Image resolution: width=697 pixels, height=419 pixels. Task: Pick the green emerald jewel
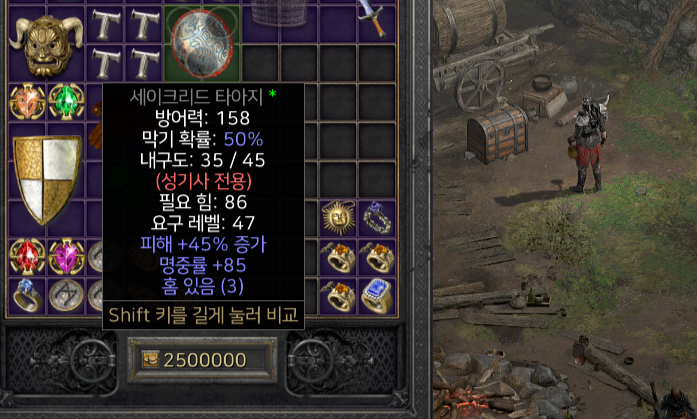65,101
